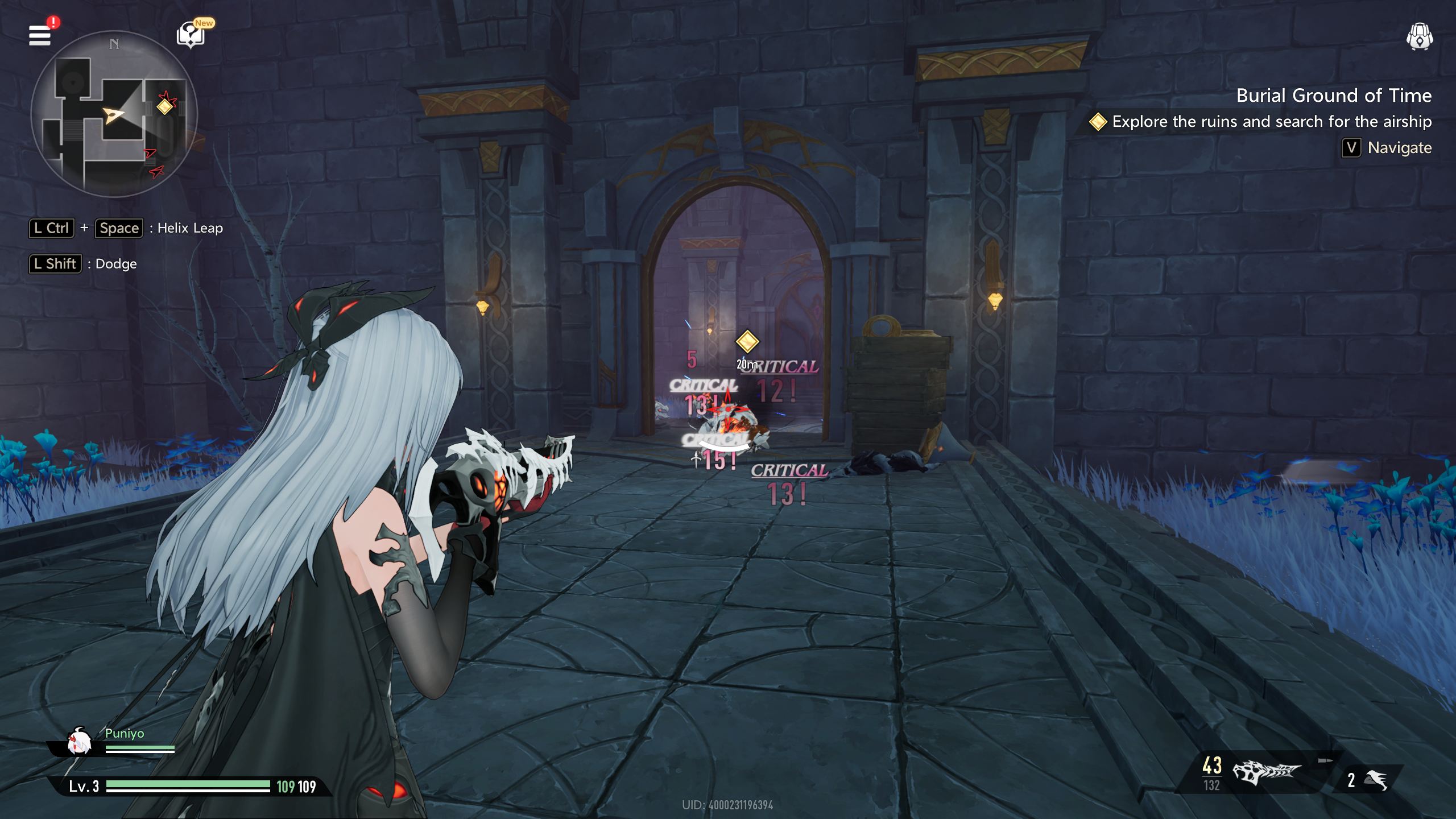Open the backpack icon
The width and height of the screenshot is (1456, 819).
1419,38
